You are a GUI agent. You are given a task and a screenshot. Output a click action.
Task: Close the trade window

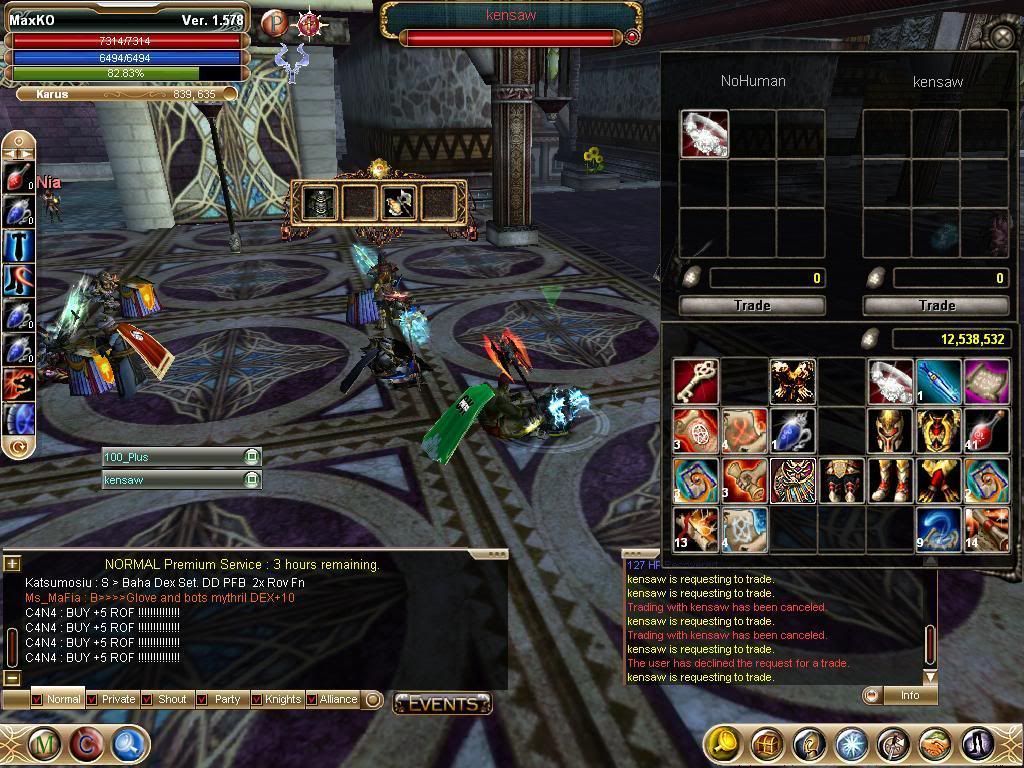point(1003,37)
